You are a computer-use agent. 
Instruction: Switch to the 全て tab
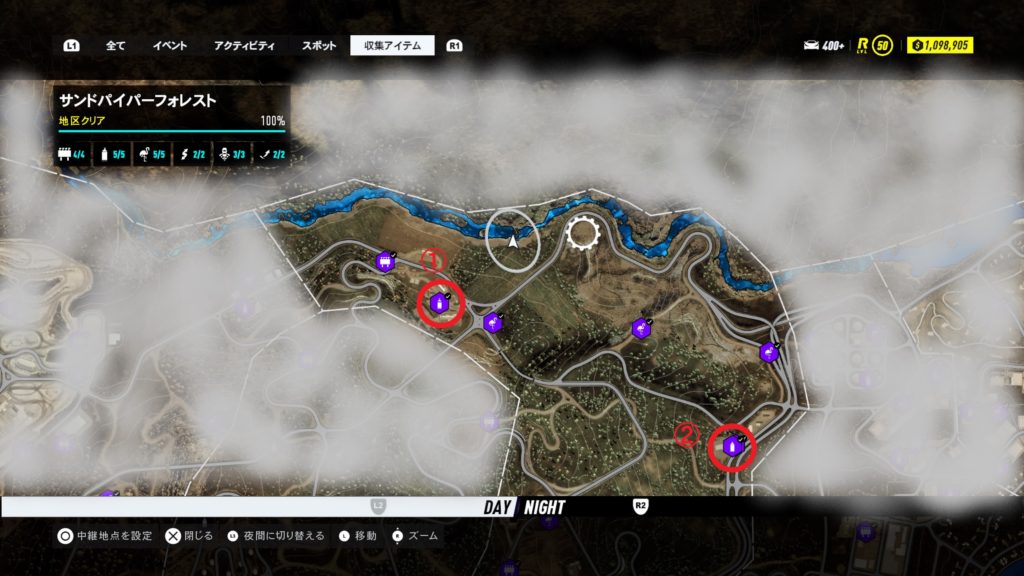(x=115, y=45)
